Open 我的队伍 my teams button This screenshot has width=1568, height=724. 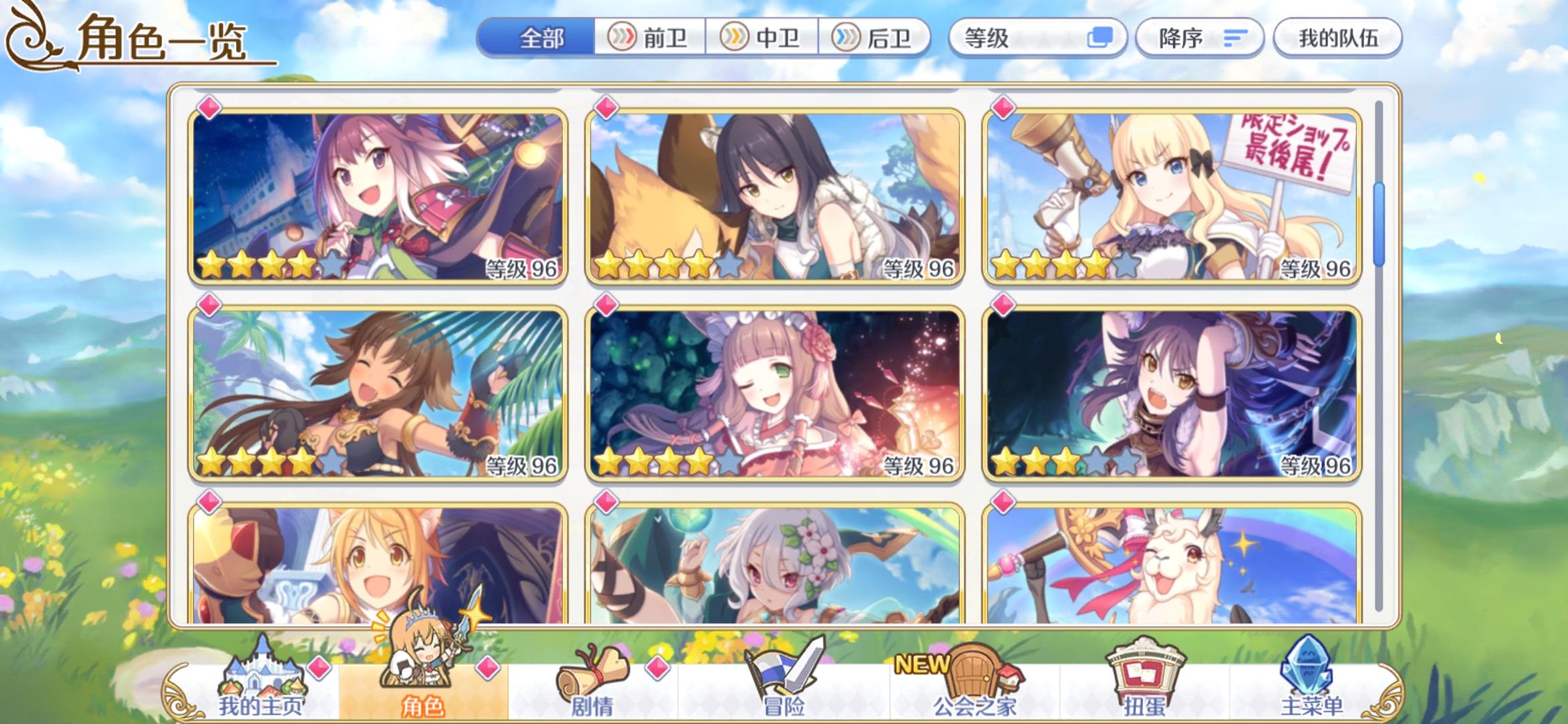(1337, 38)
